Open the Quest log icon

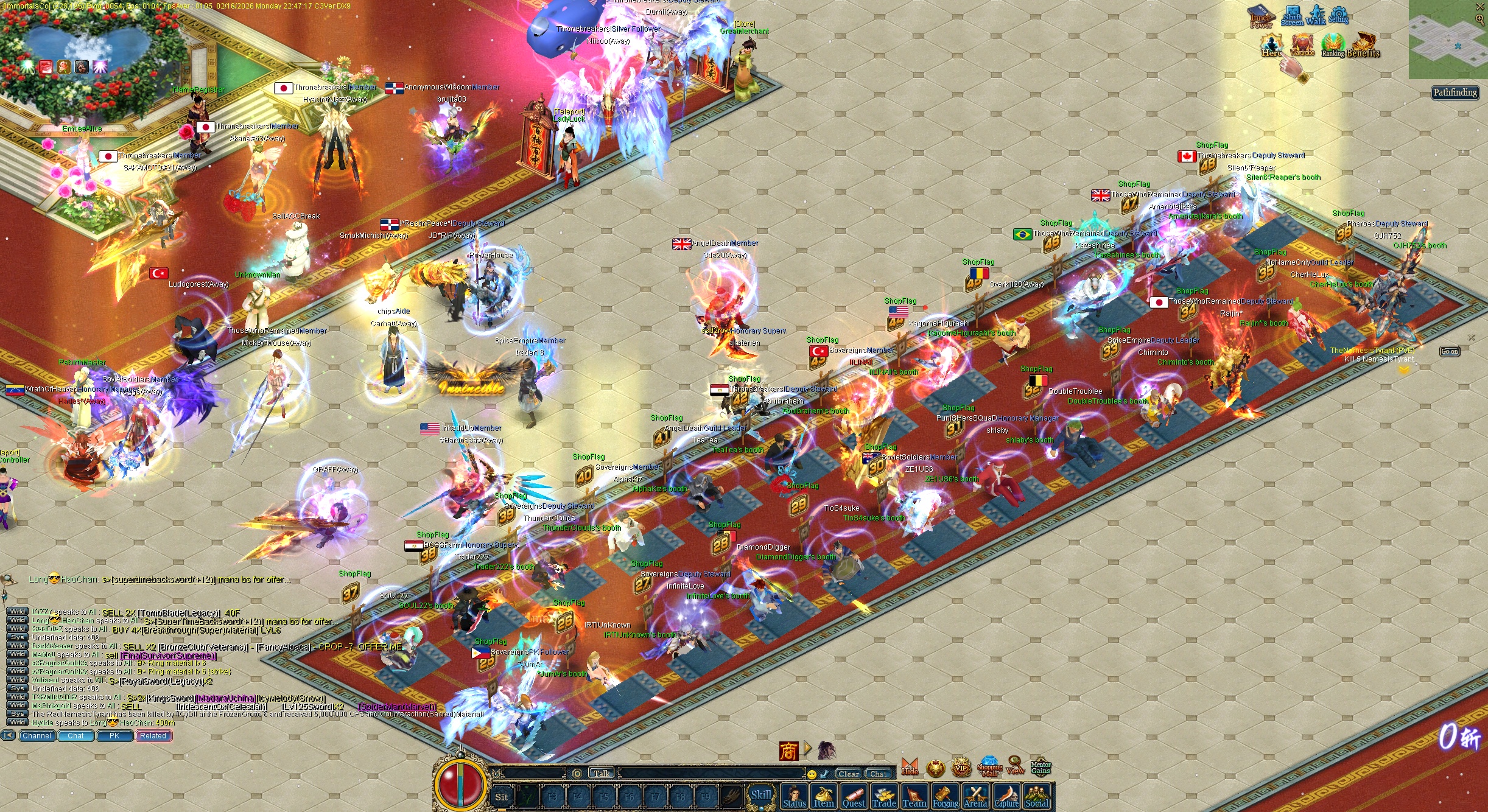click(854, 796)
